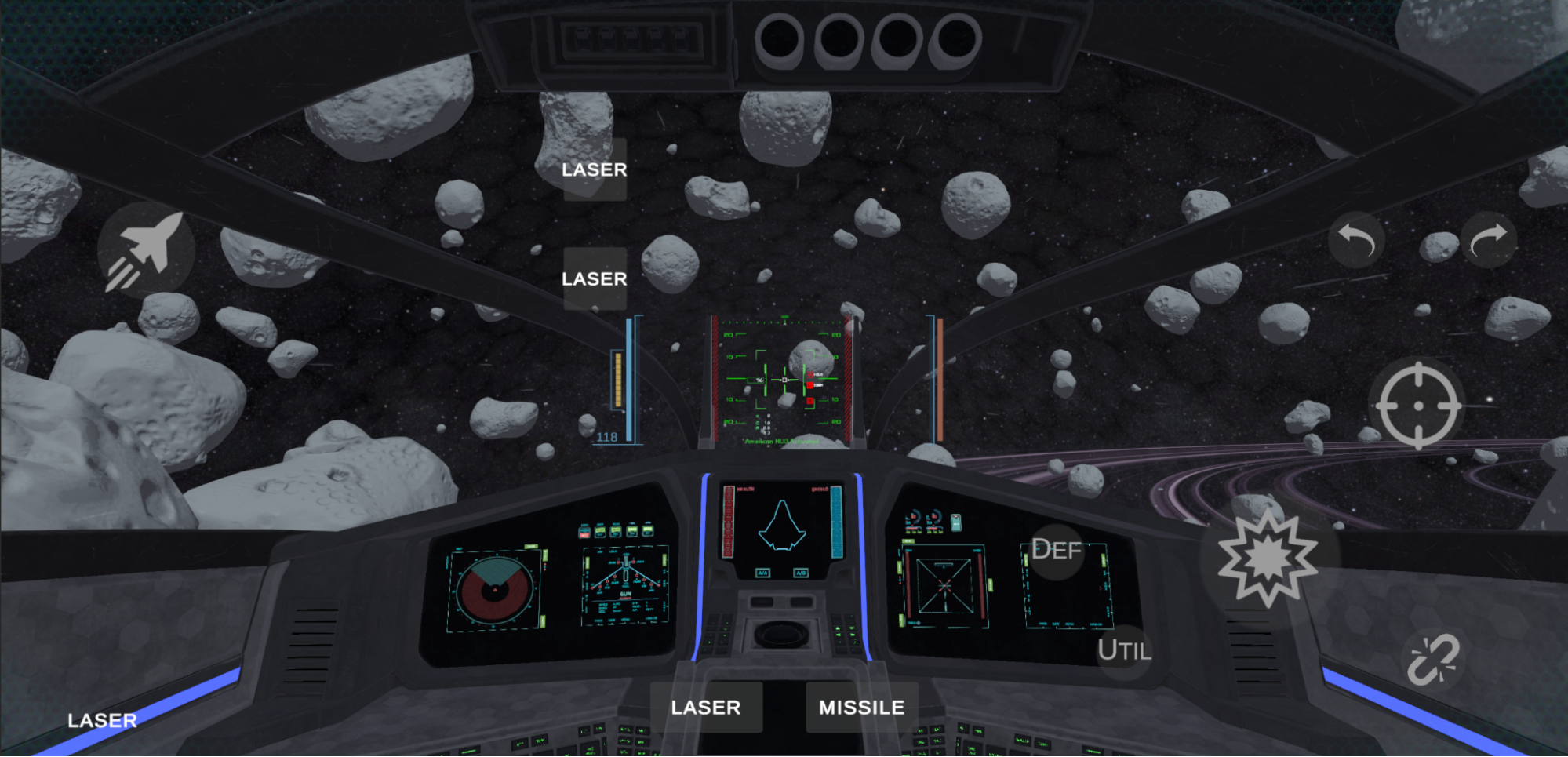Open the DEF systems button
The image size is (1568, 757).
(x=1056, y=550)
